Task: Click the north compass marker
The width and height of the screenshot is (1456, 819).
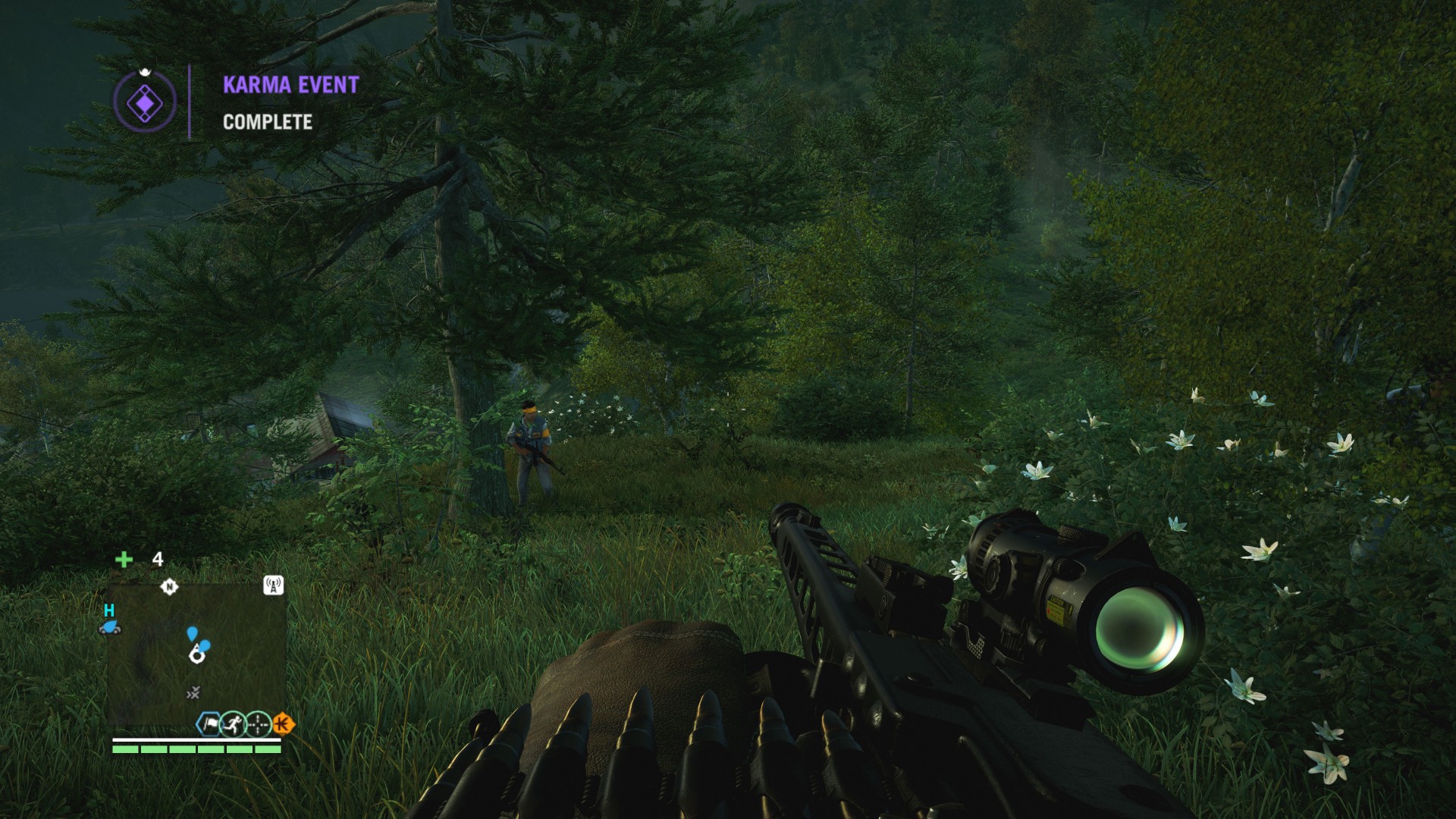Action: click(x=169, y=586)
